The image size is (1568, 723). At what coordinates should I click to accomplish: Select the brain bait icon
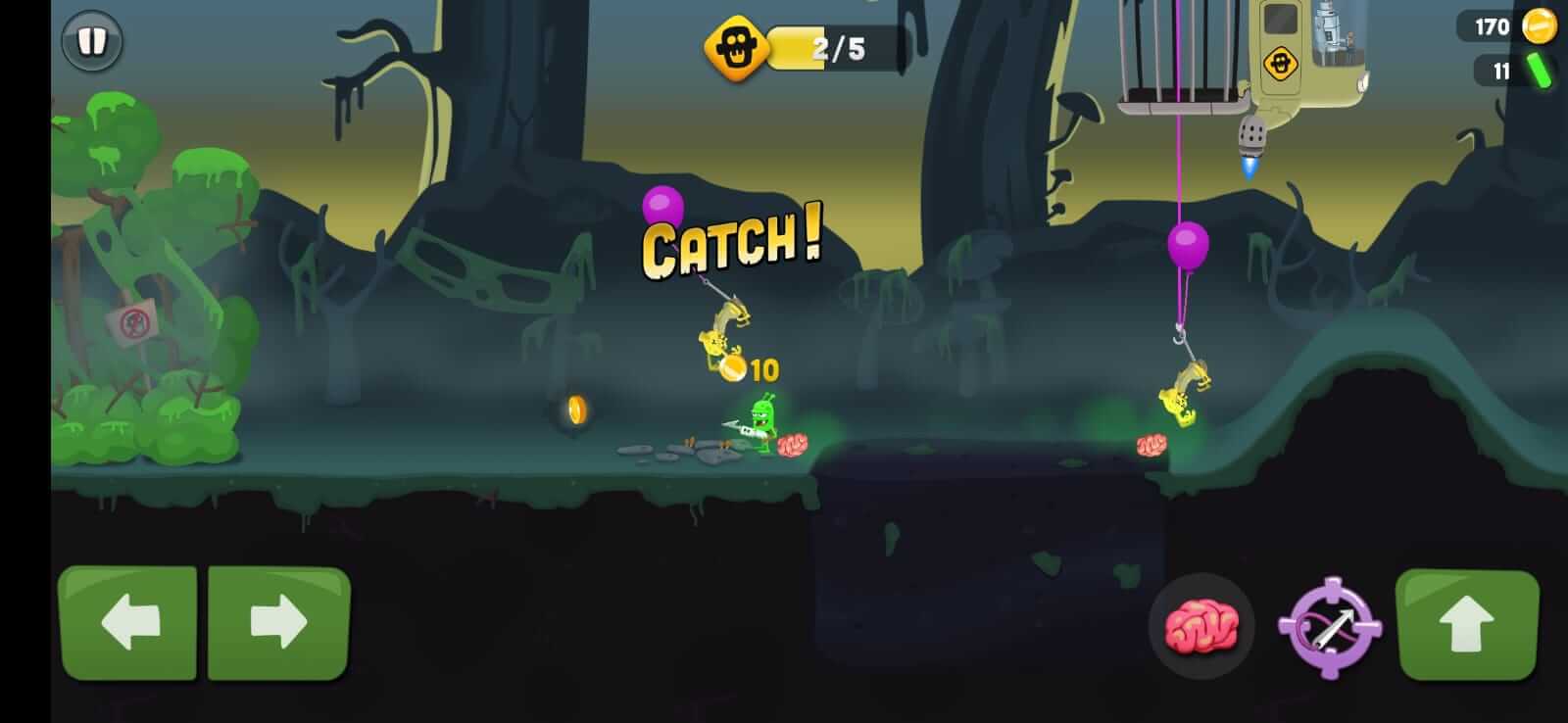click(1201, 624)
